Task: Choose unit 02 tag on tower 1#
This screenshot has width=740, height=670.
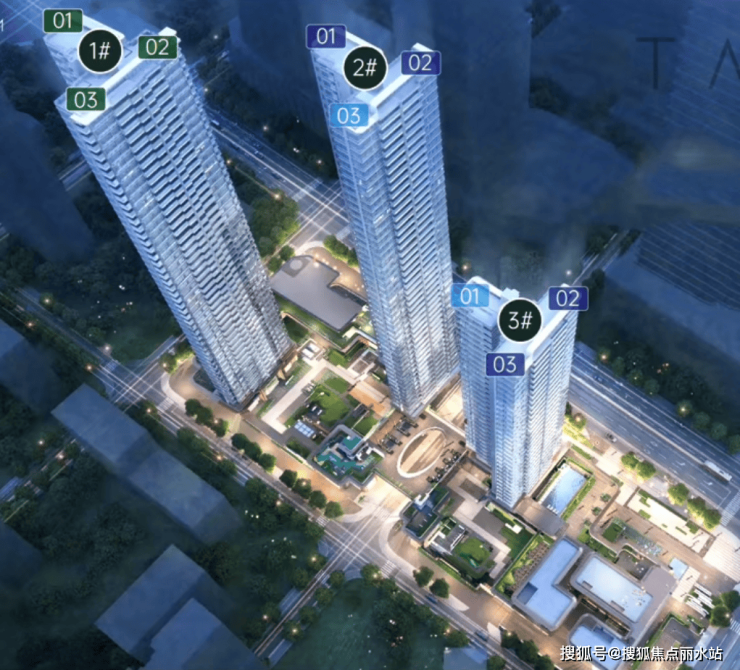Action: click(x=157, y=46)
